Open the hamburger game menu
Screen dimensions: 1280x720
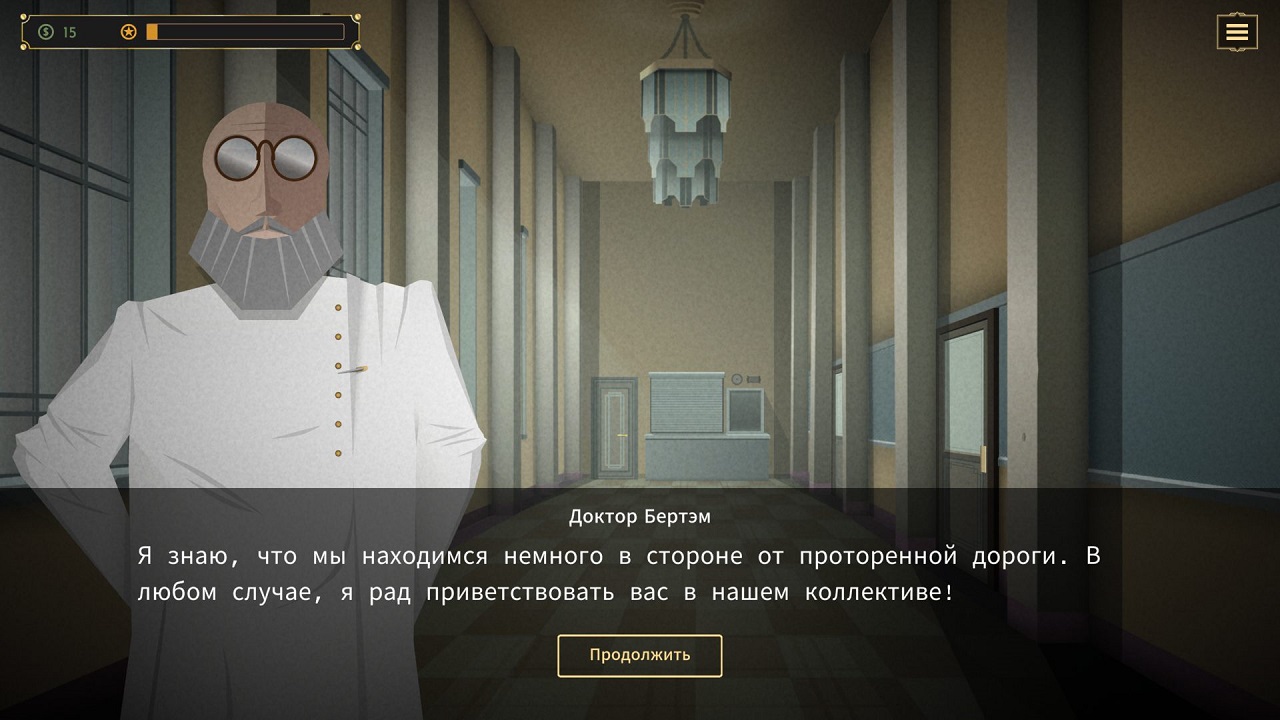point(1237,31)
